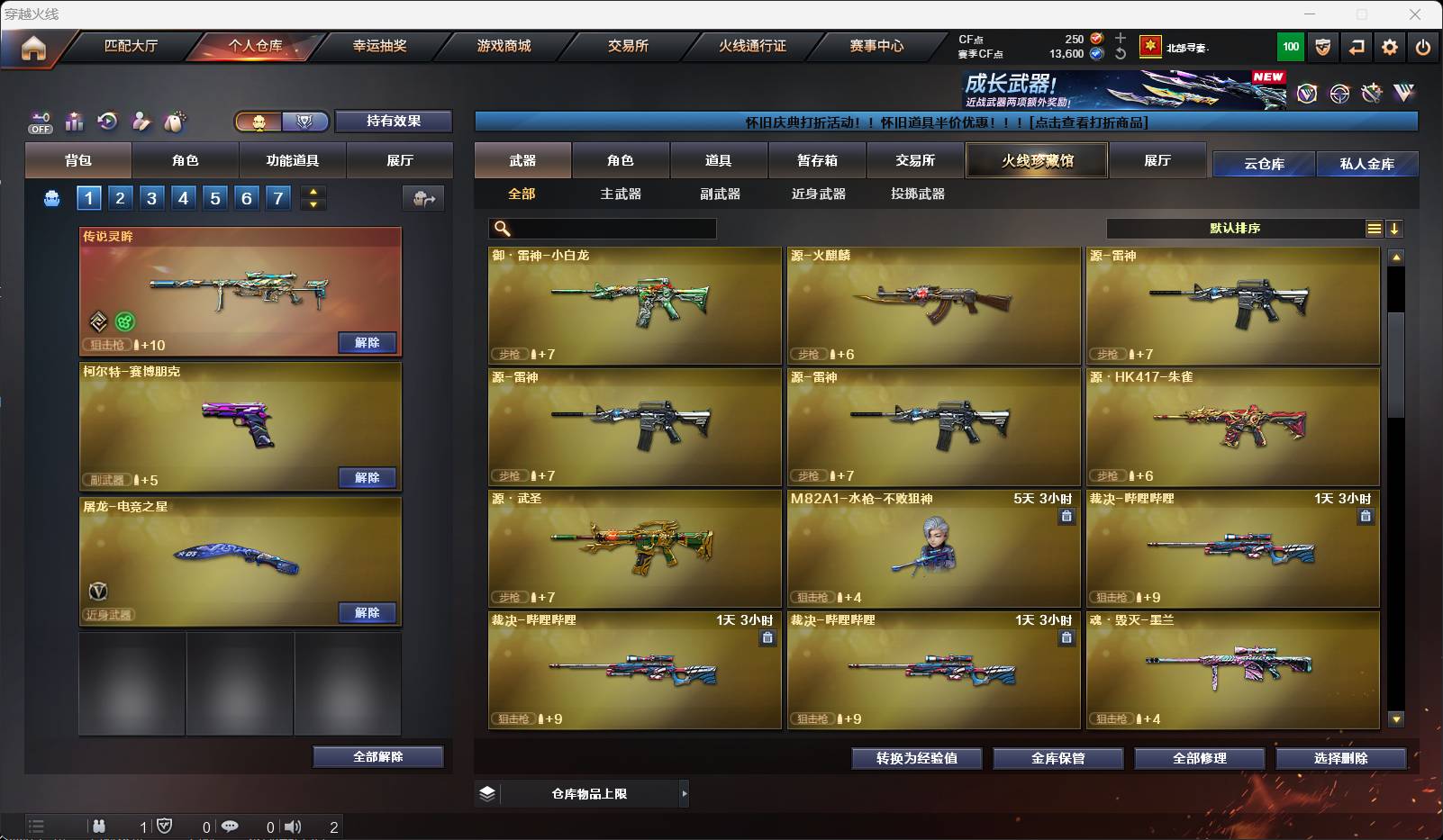Toggle the OFF key switch above the inventory

click(39, 123)
